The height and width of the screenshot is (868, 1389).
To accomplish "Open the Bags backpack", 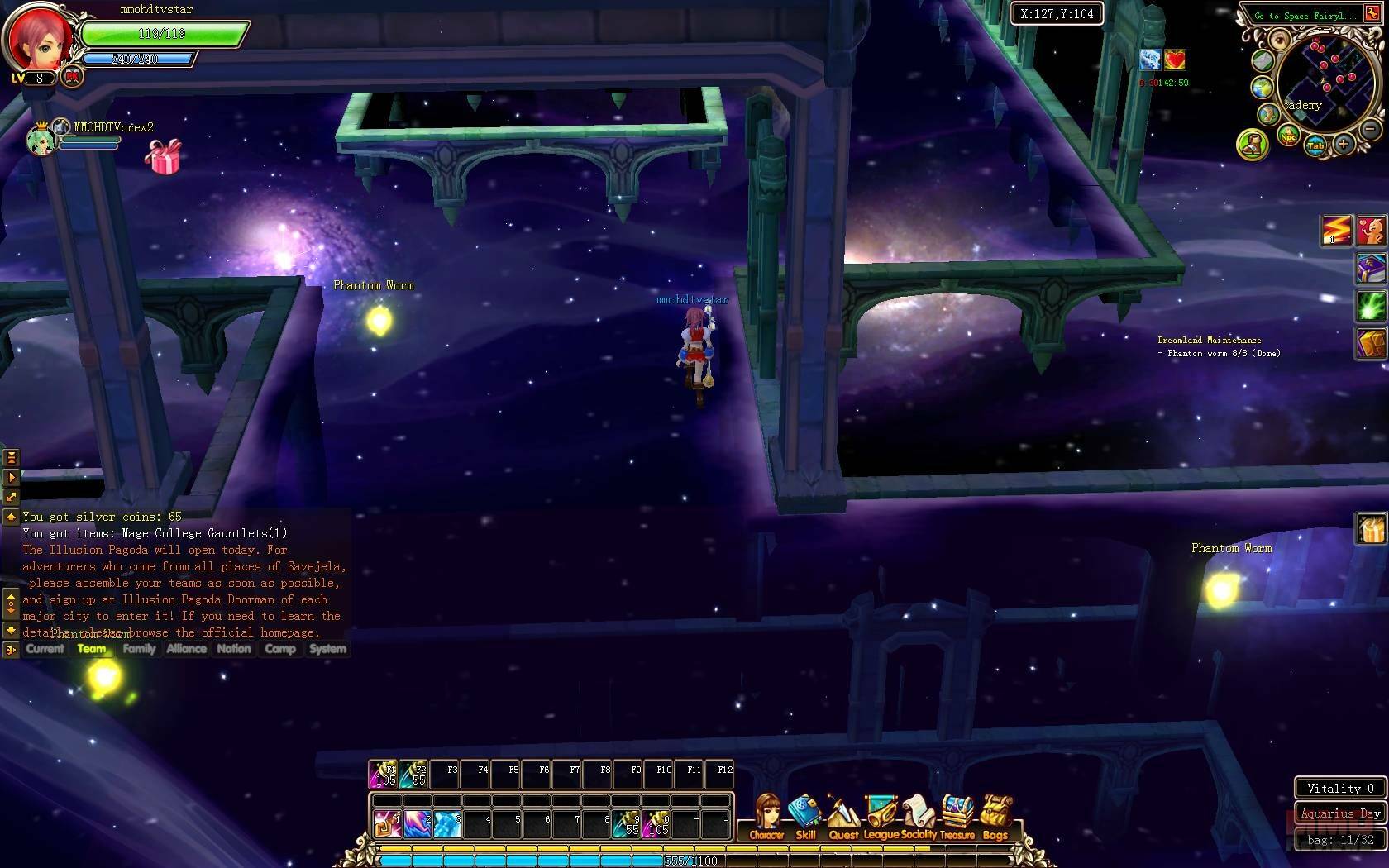I will pyautogui.click(x=995, y=816).
